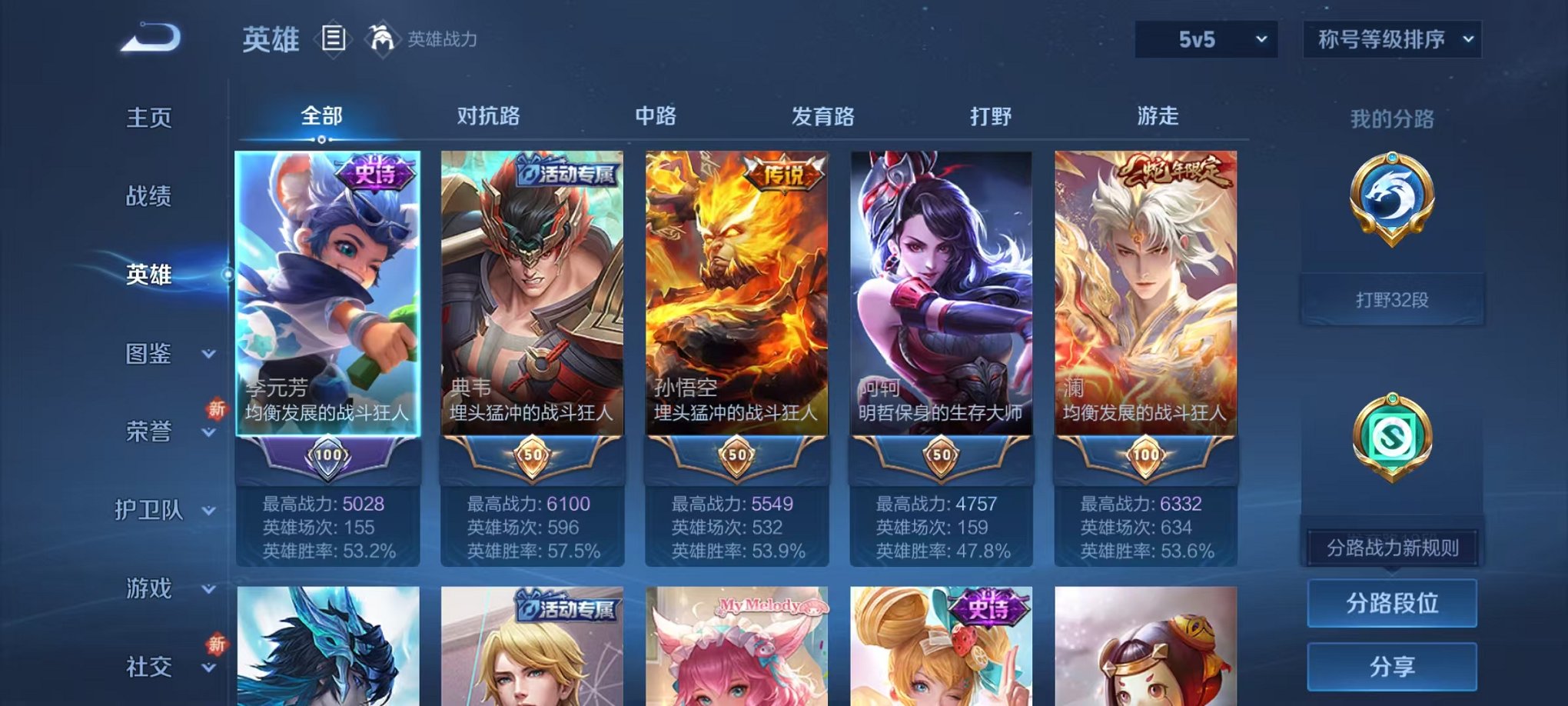Click the list icon beside the 英雄 title
This screenshot has width=1568, height=706.
click(334, 38)
